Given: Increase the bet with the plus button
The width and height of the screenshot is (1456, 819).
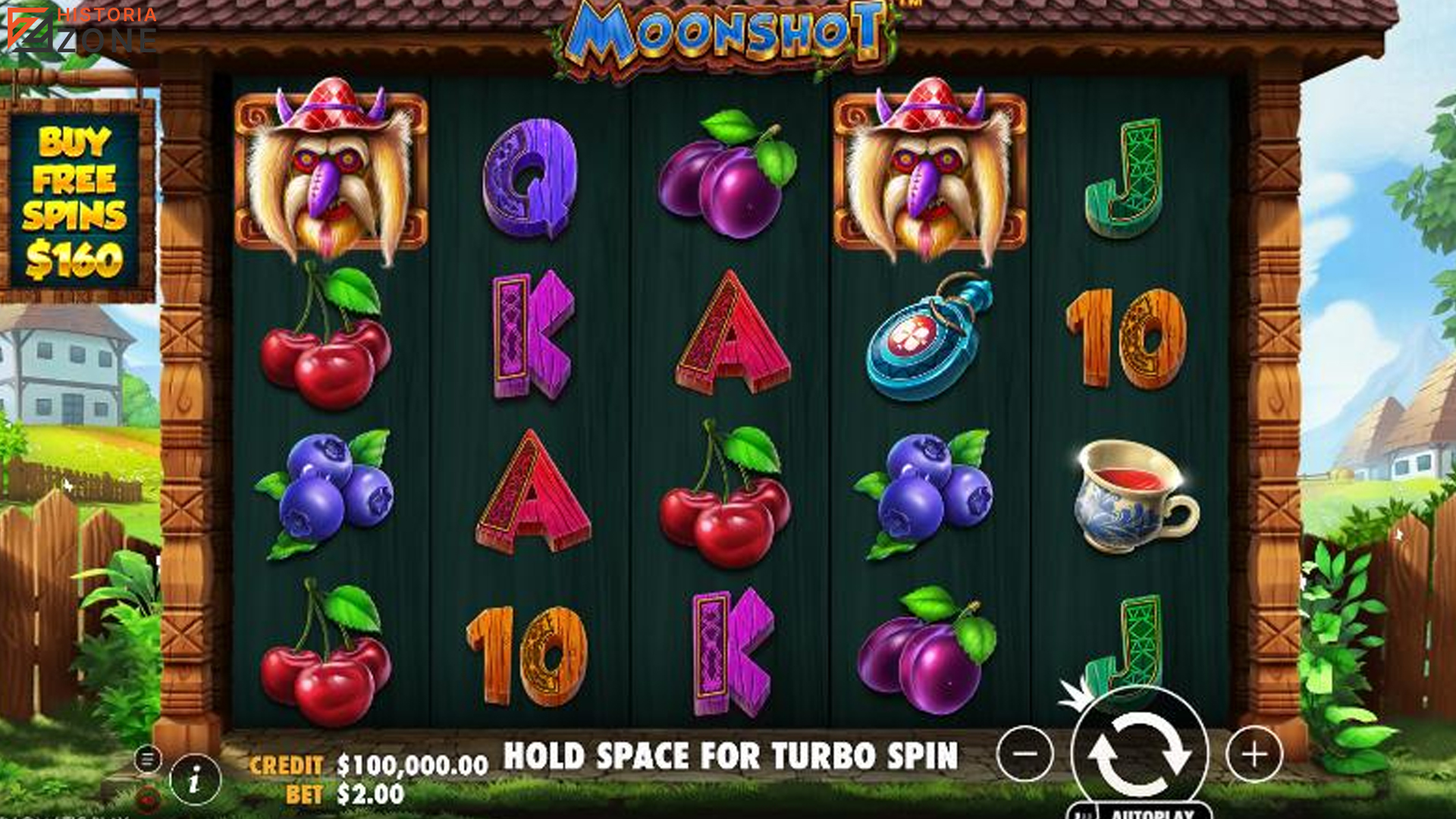Looking at the screenshot, I should (x=1254, y=755).
